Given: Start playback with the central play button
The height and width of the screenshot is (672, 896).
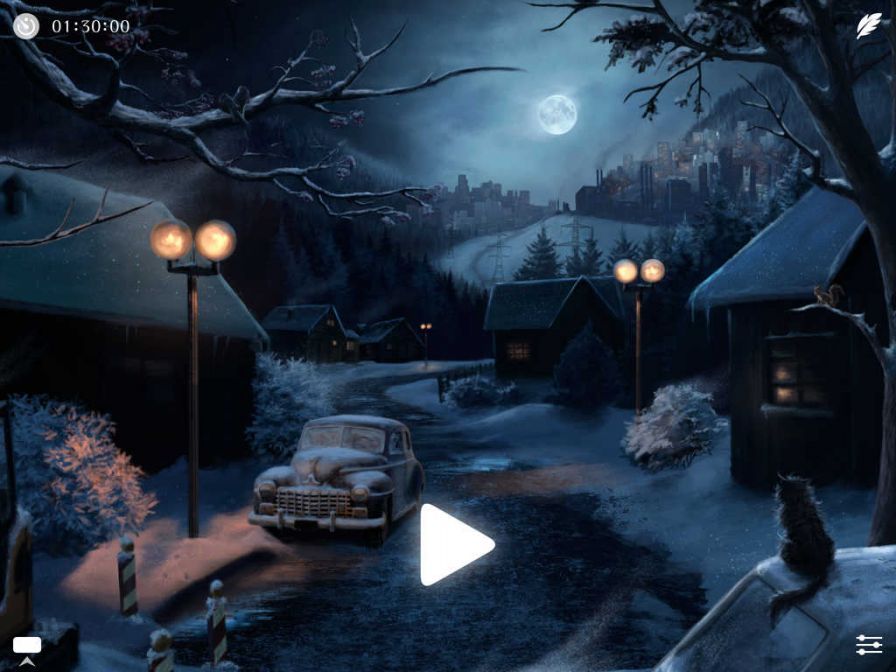Looking at the screenshot, I should point(453,545).
